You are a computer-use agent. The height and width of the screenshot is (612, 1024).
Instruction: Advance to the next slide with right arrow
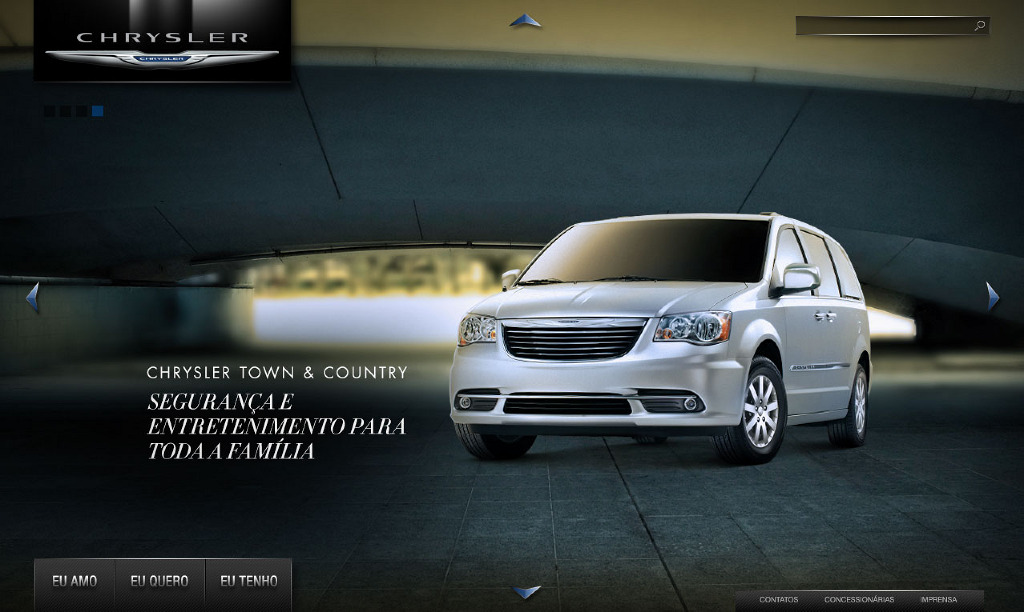pyautogui.click(x=992, y=297)
